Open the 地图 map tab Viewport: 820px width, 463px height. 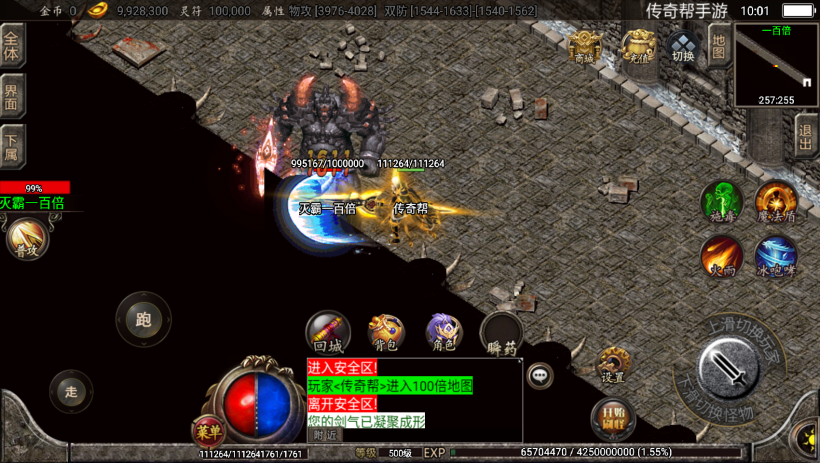tap(718, 43)
